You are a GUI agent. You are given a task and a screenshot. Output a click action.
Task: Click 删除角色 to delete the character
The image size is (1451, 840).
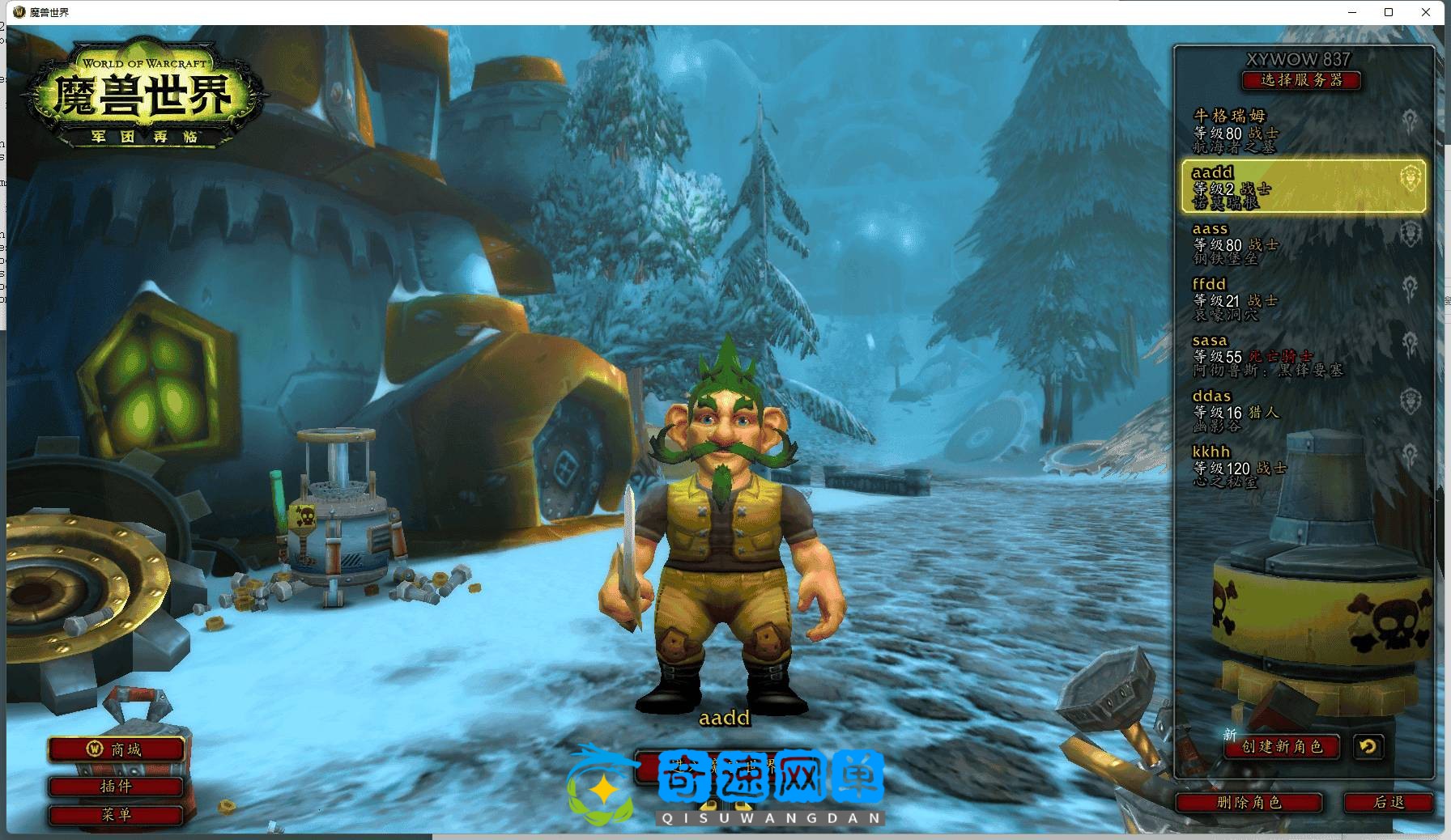(x=1249, y=803)
